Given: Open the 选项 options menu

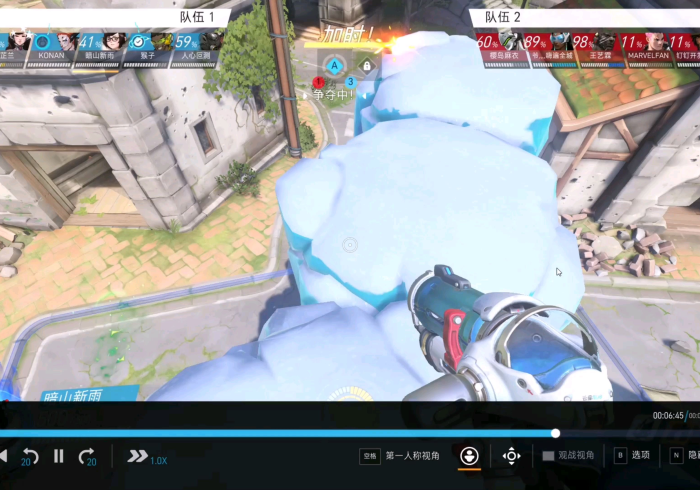Looking at the screenshot, I should (632, 456).
